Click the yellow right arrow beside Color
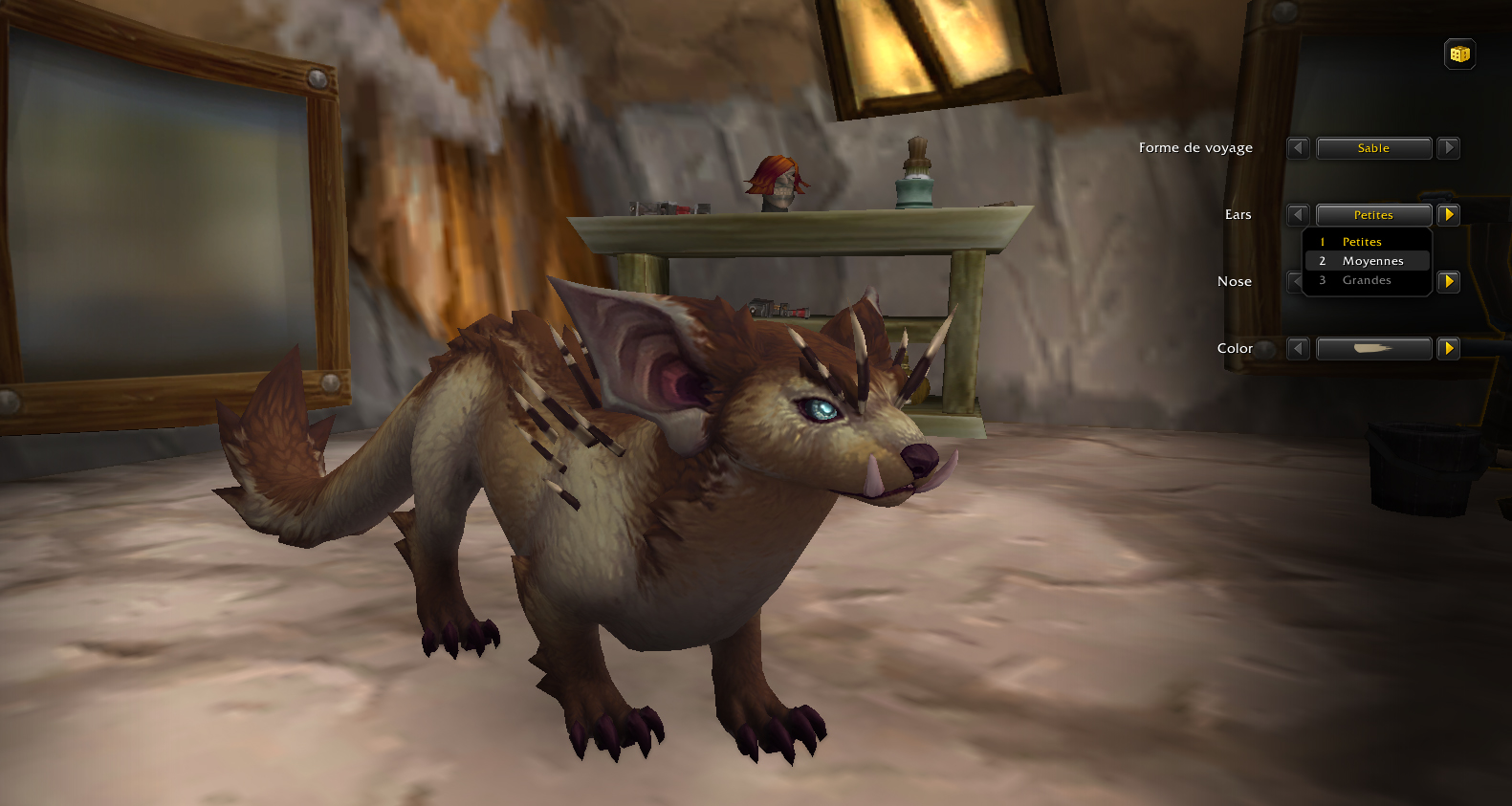Image resolution: width=1512 pixels, height=806 pixels. 1447,348
